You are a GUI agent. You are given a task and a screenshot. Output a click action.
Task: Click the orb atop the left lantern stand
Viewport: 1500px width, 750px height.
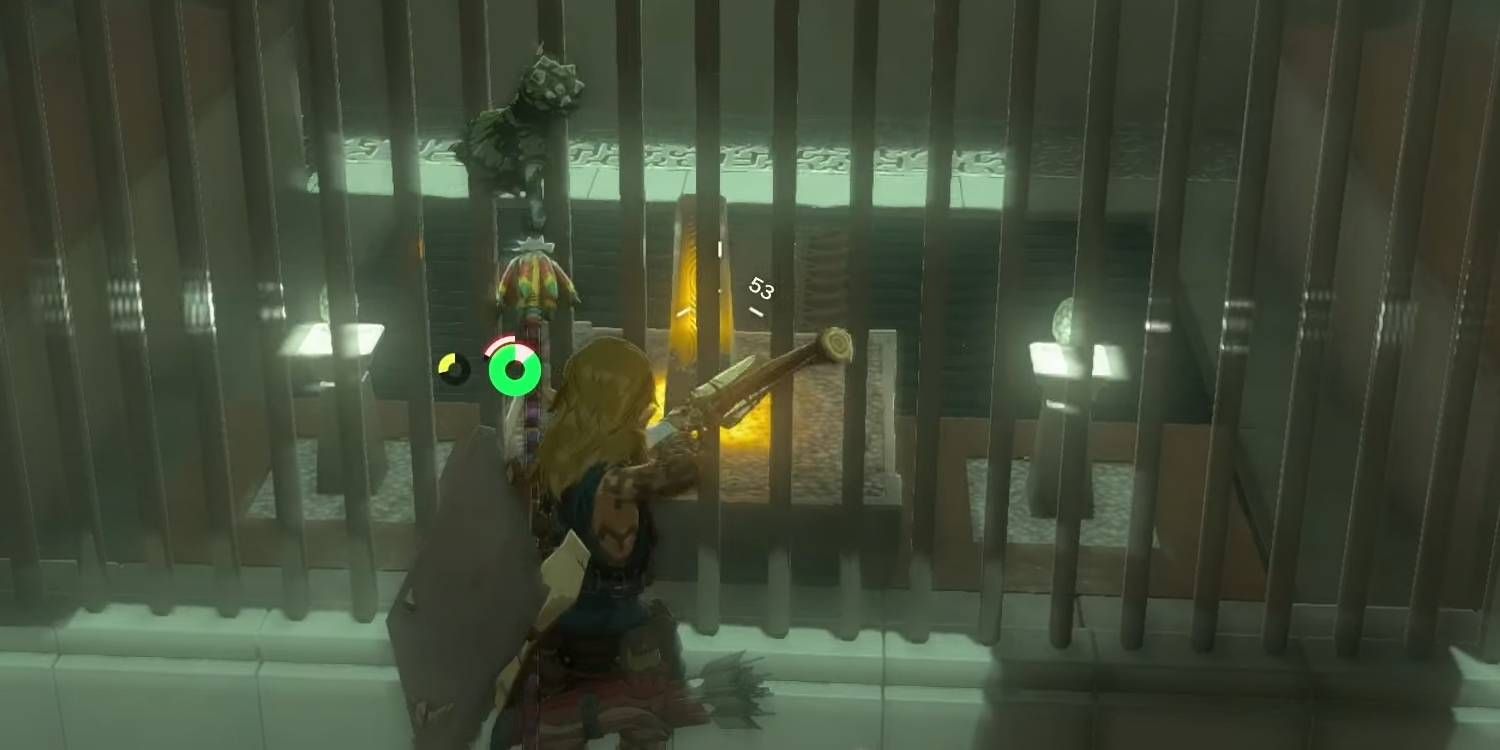pos(325,300)
